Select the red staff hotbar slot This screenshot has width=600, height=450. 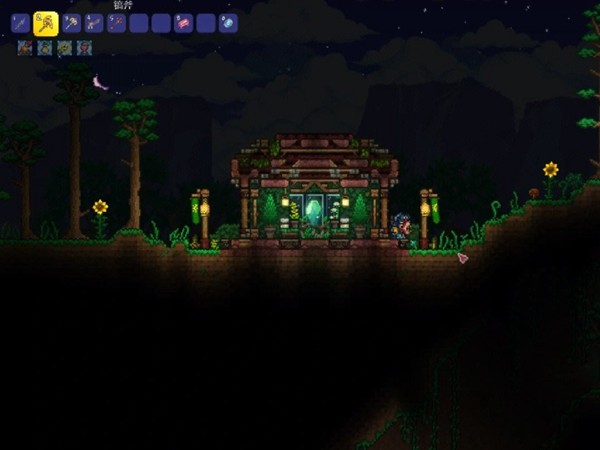tap(117, 23)
